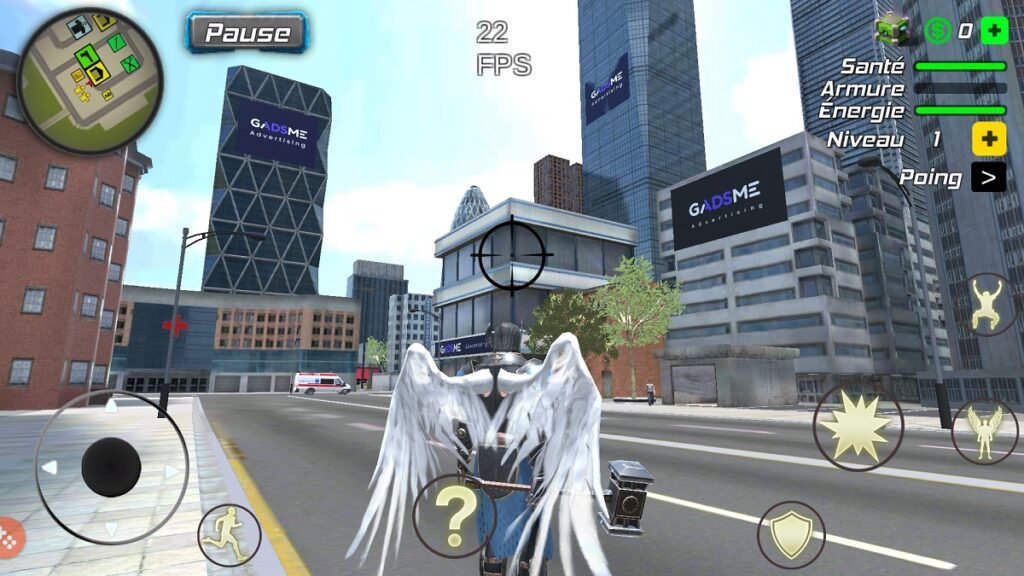Open the question mark help button
The height and width of the screenshot is (576, 1024).
tap(455, 515)
